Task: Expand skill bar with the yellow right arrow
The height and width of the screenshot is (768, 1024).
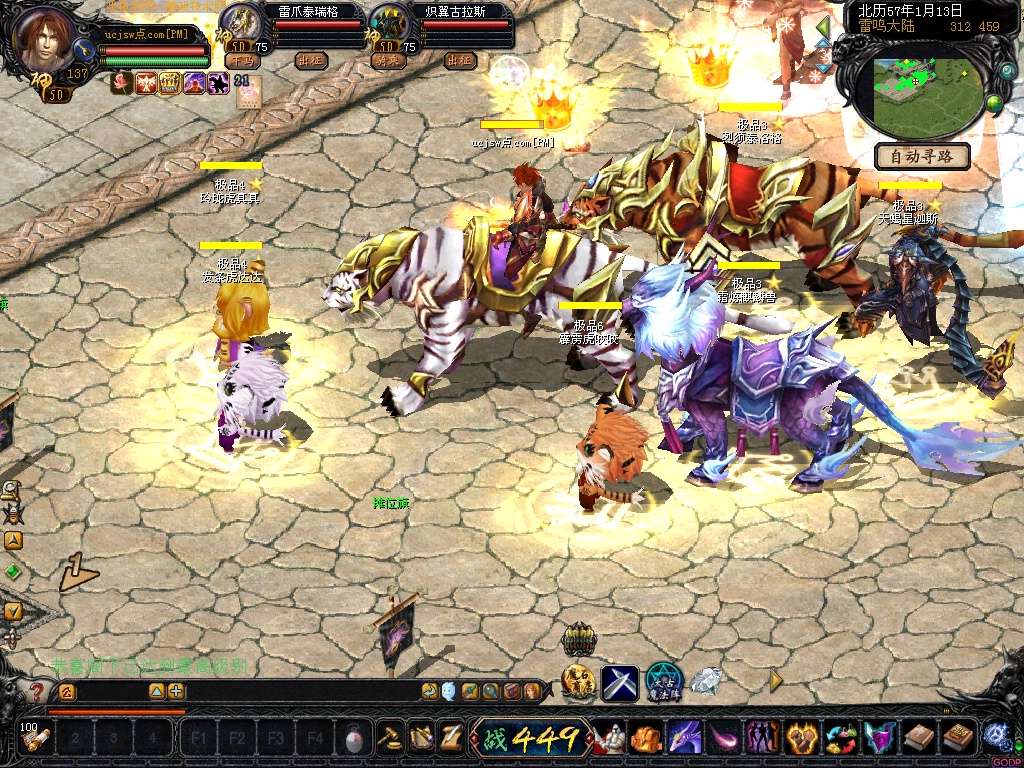Action: pos(776,681)
